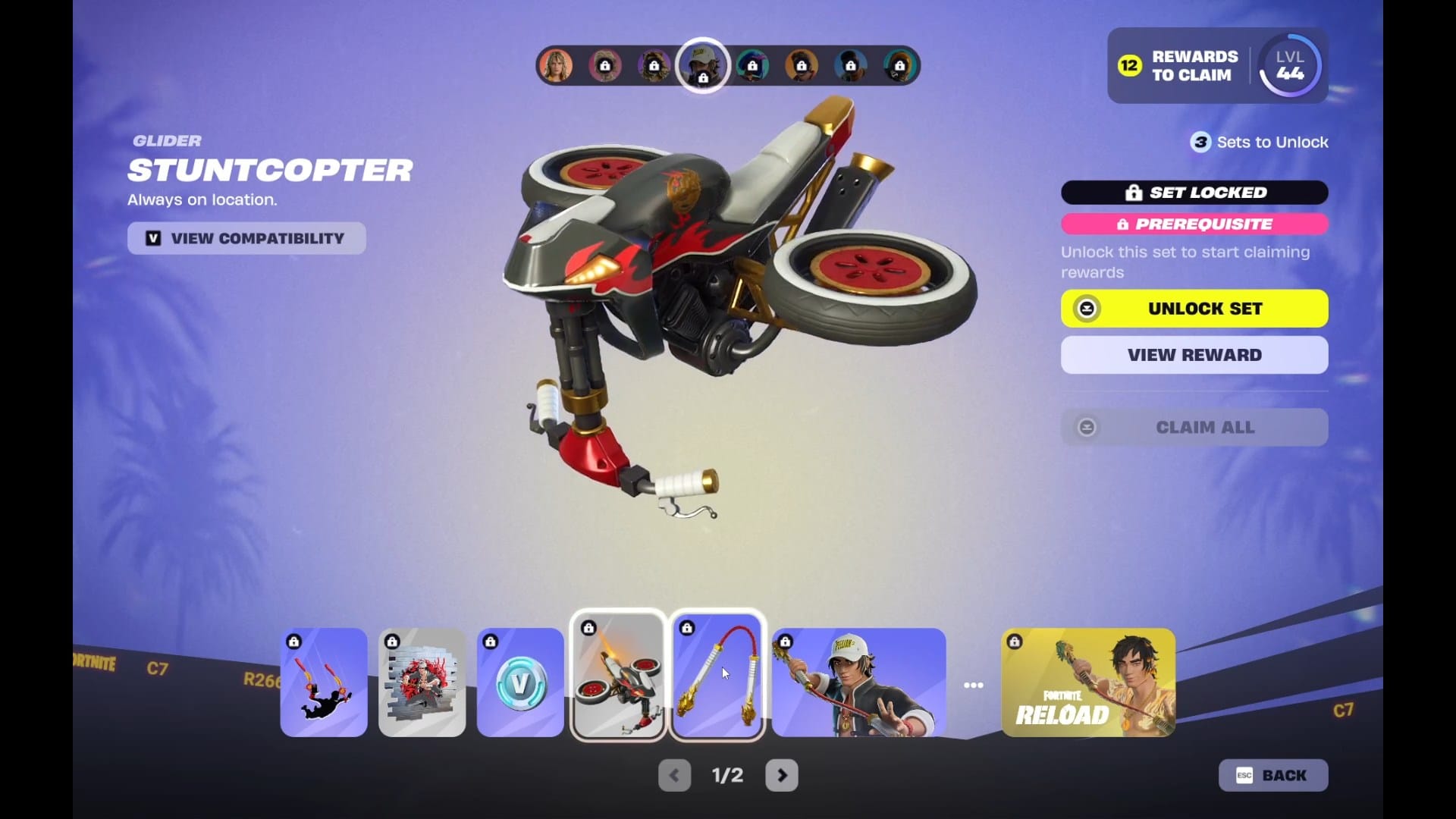This screenshot has height=819, width=1456.
Task: Expand the three-dots between reward tiles
Action: pyautogui.click(x=974, y=685)
